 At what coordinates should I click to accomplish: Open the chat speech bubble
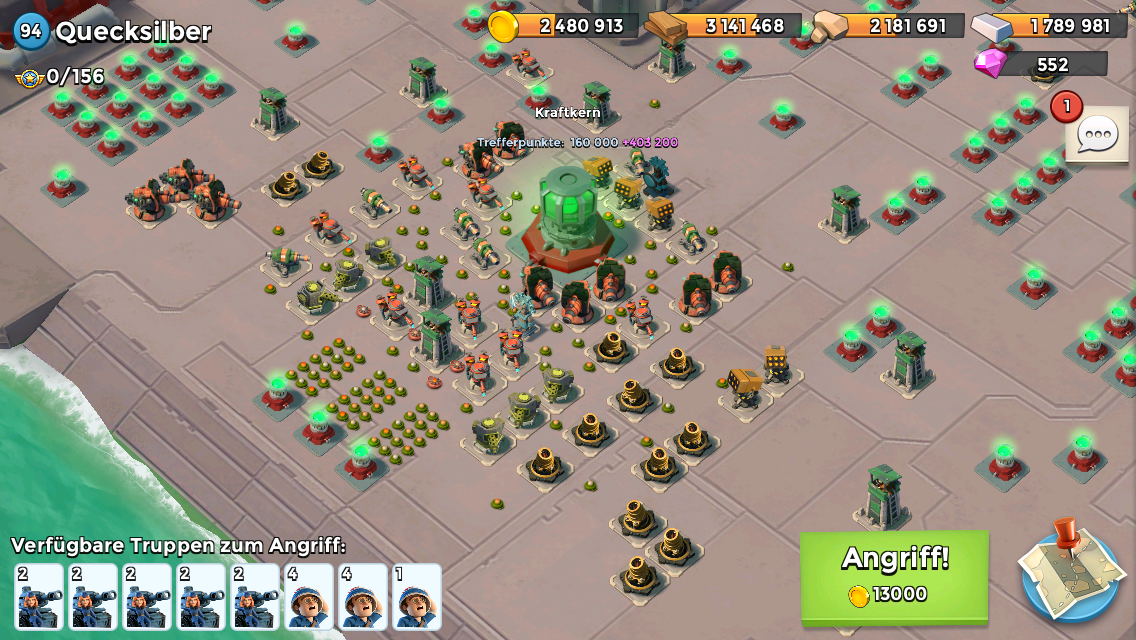click(x=1097, y=135)
